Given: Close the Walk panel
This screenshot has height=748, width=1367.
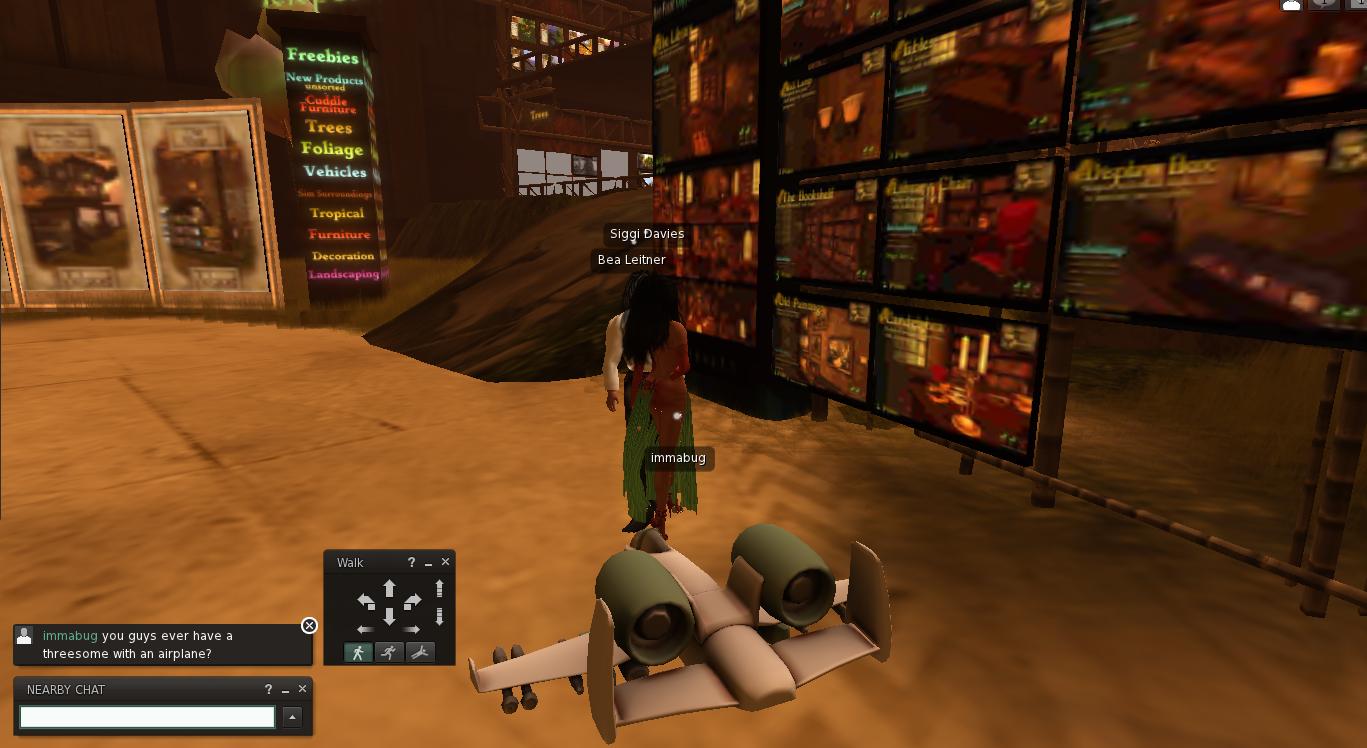Looking at the screenshot, I should pos(445,562).
